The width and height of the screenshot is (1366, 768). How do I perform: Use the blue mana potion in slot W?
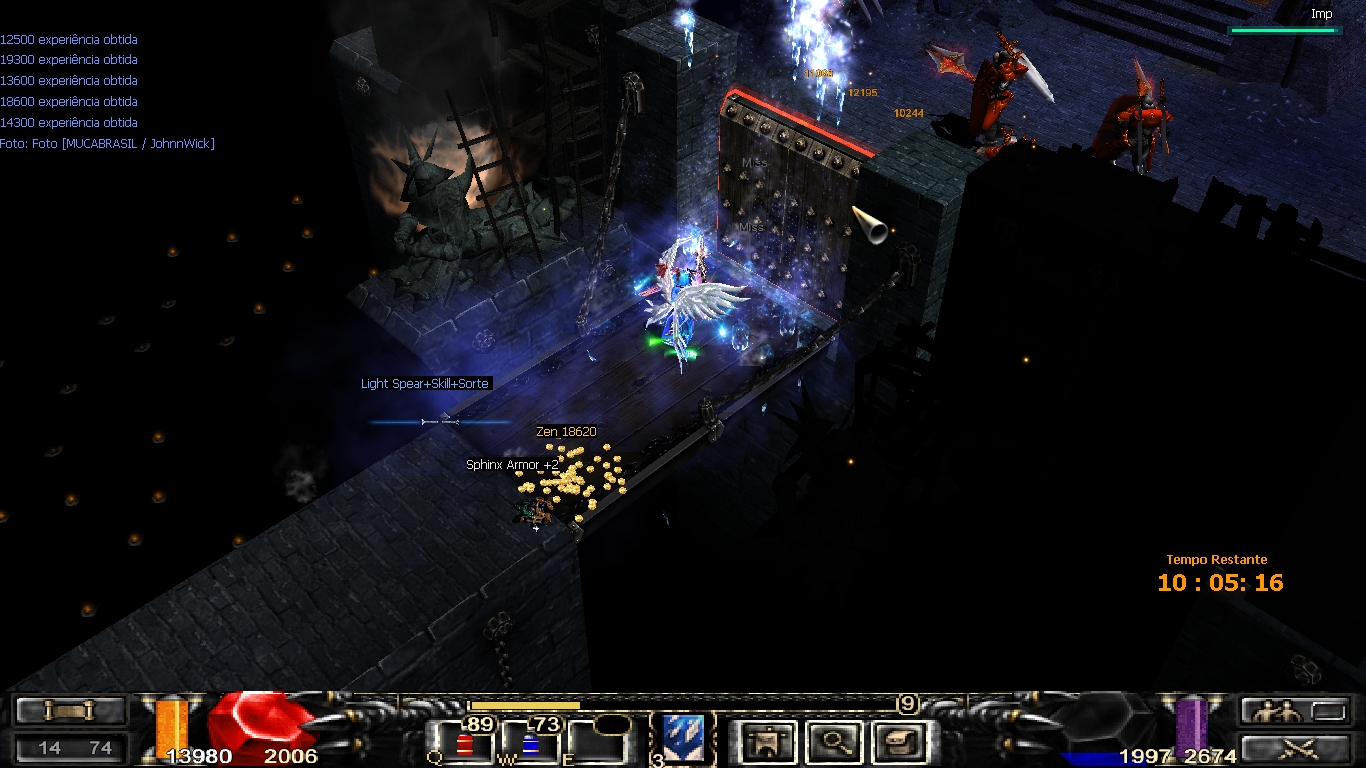[530, 743]
